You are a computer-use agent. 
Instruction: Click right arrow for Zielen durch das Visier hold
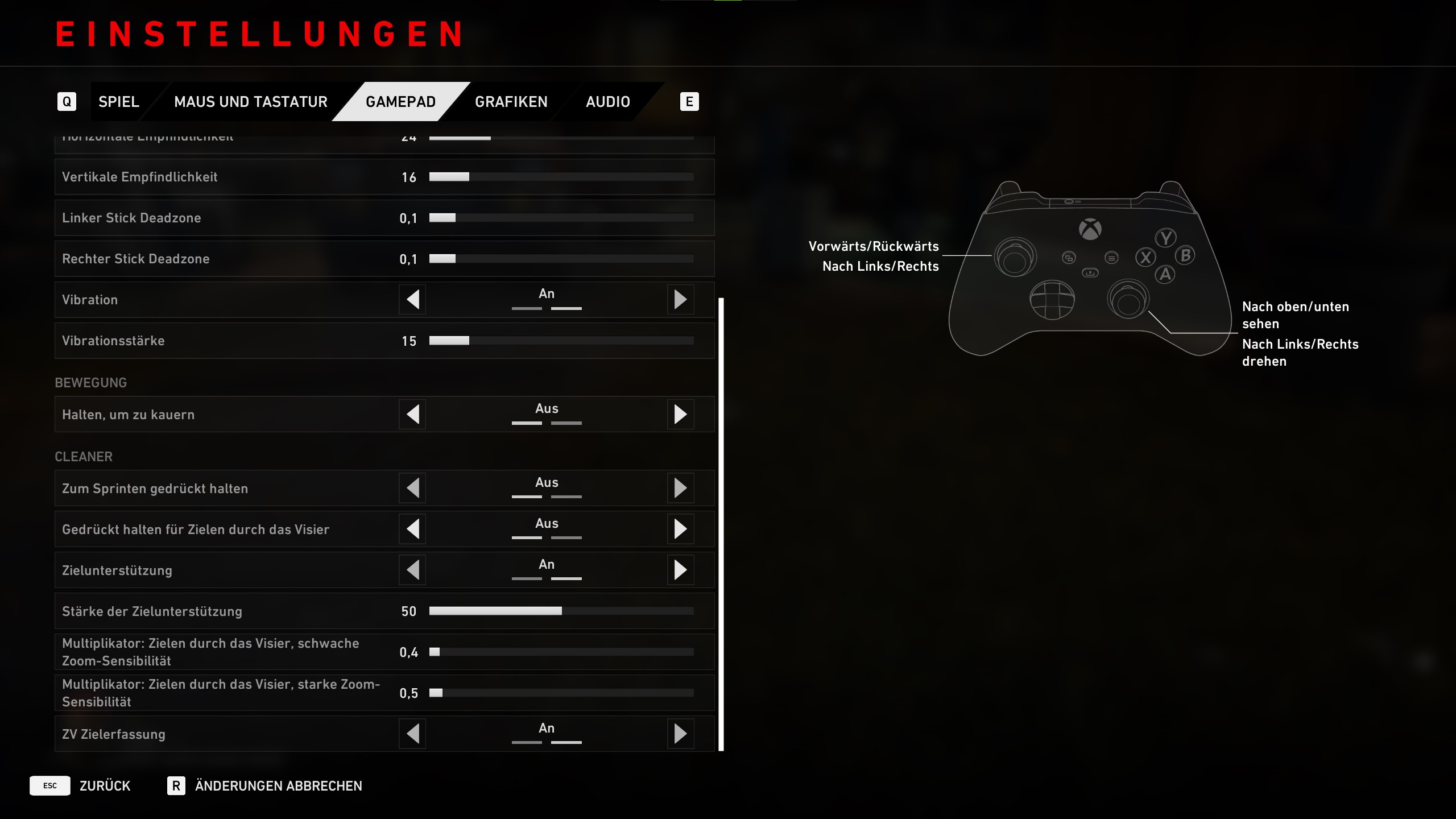click(680, 530)
